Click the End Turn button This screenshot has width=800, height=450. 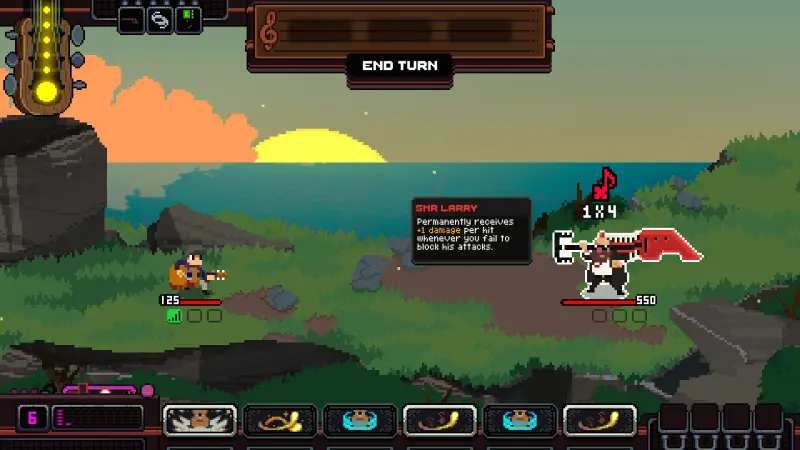pyautogui.click(x=399, y=66)
